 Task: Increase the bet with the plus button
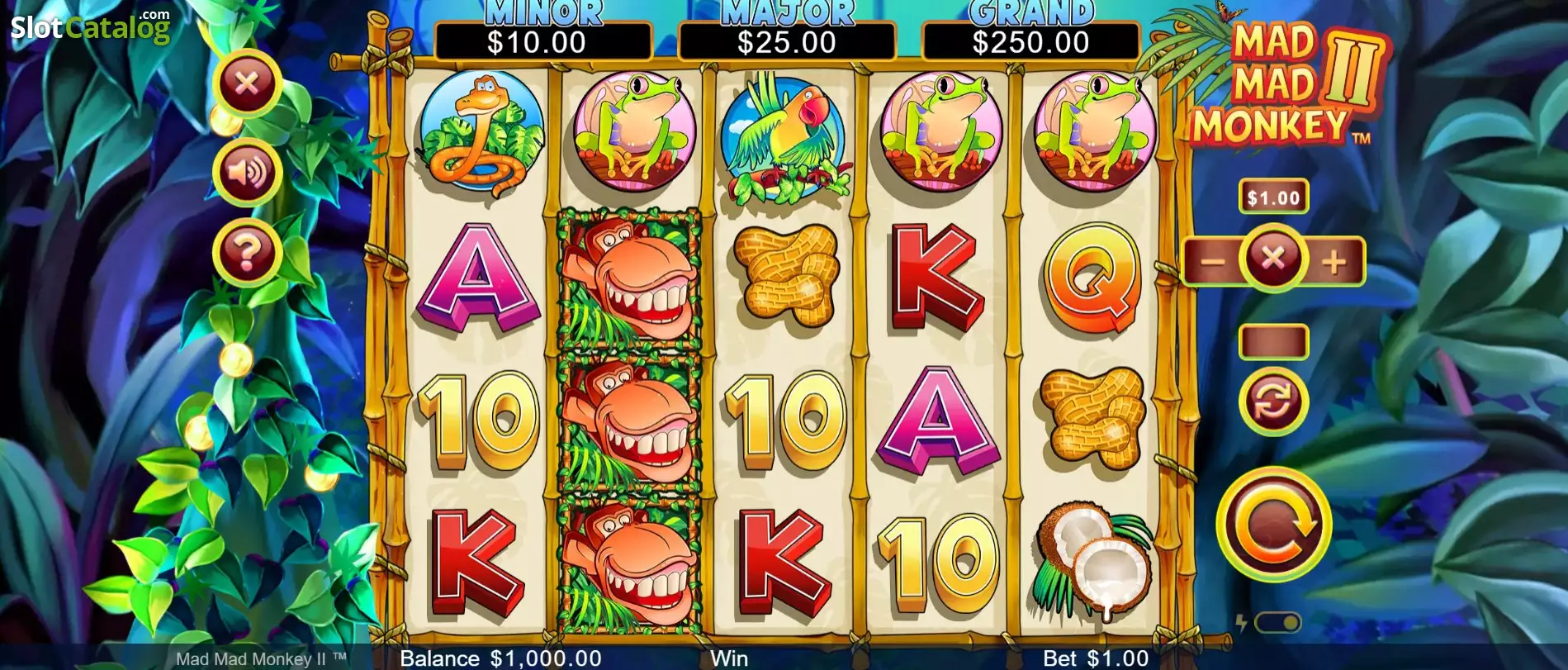click(1334, 262)
